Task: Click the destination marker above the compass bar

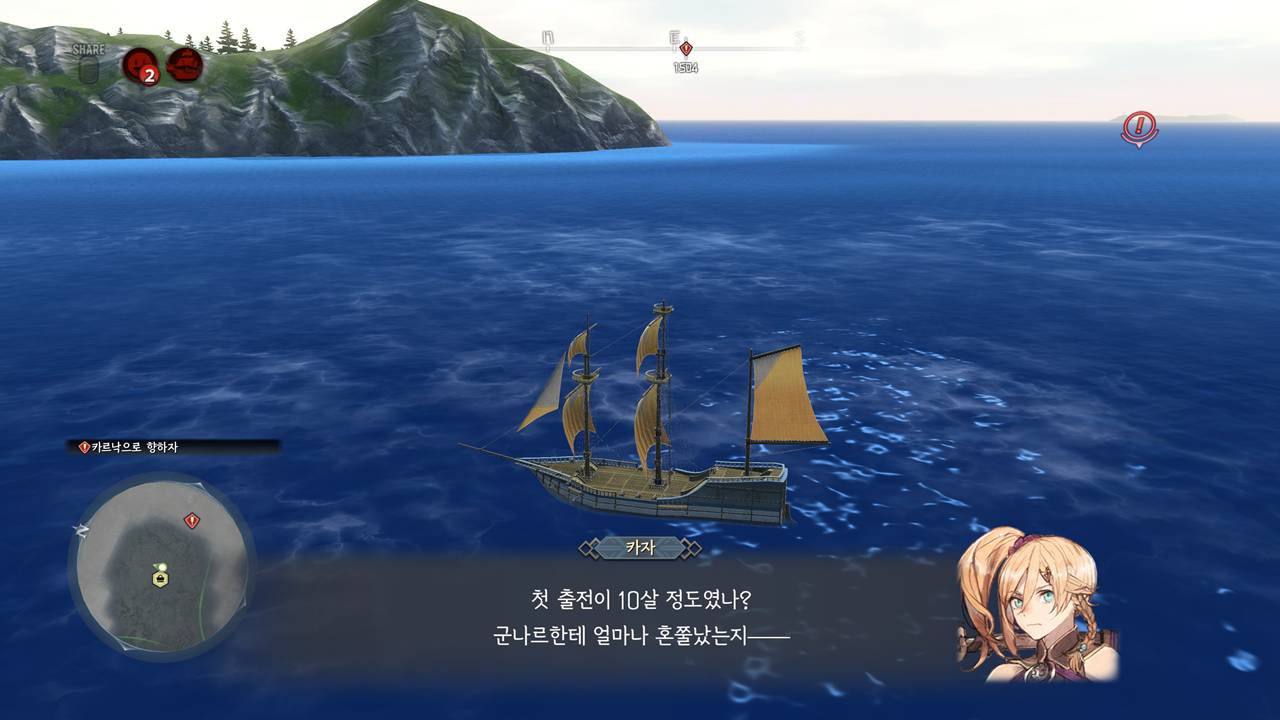Action: (x=686, y=48)
